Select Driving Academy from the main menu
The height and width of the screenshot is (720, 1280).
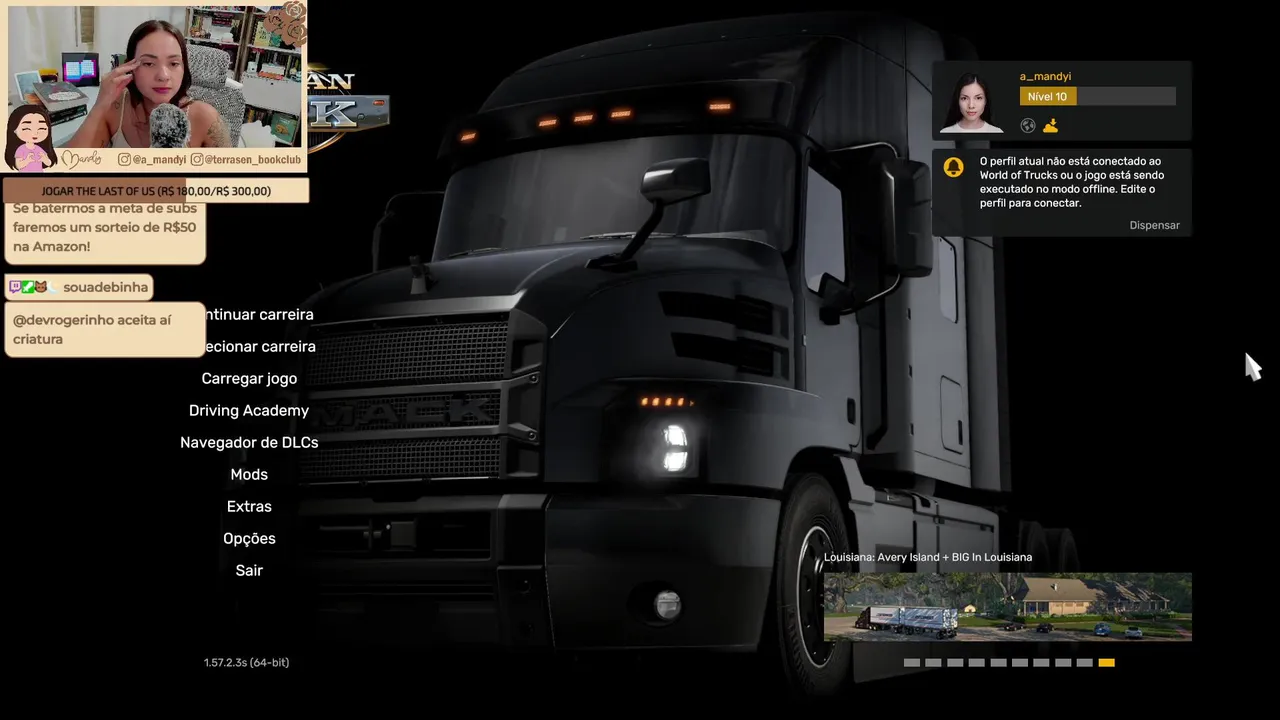(249, 411)
